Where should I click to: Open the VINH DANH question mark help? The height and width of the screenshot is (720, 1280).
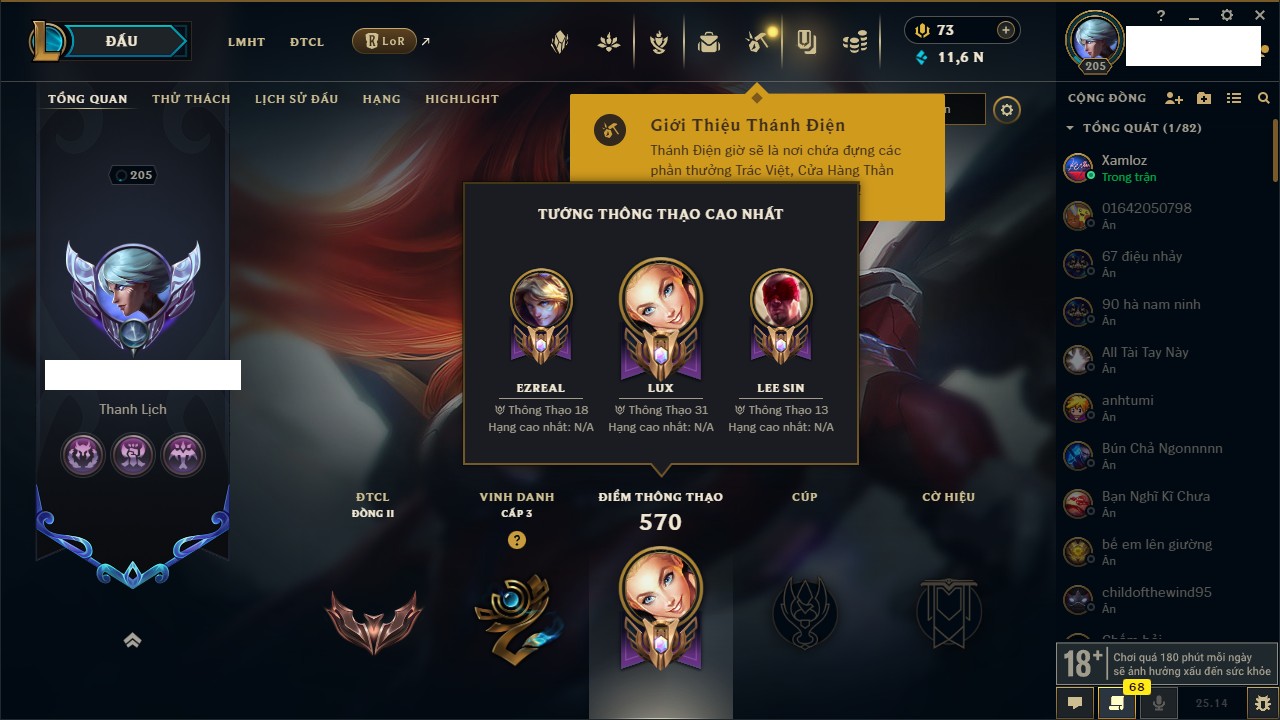coord(516,540)
